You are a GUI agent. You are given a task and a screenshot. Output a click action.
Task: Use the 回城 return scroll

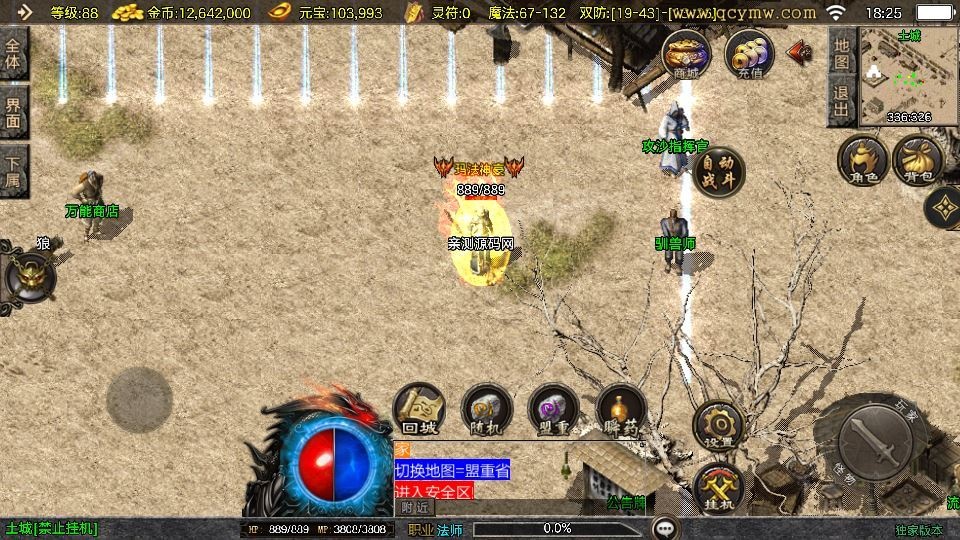click(419, 409)
